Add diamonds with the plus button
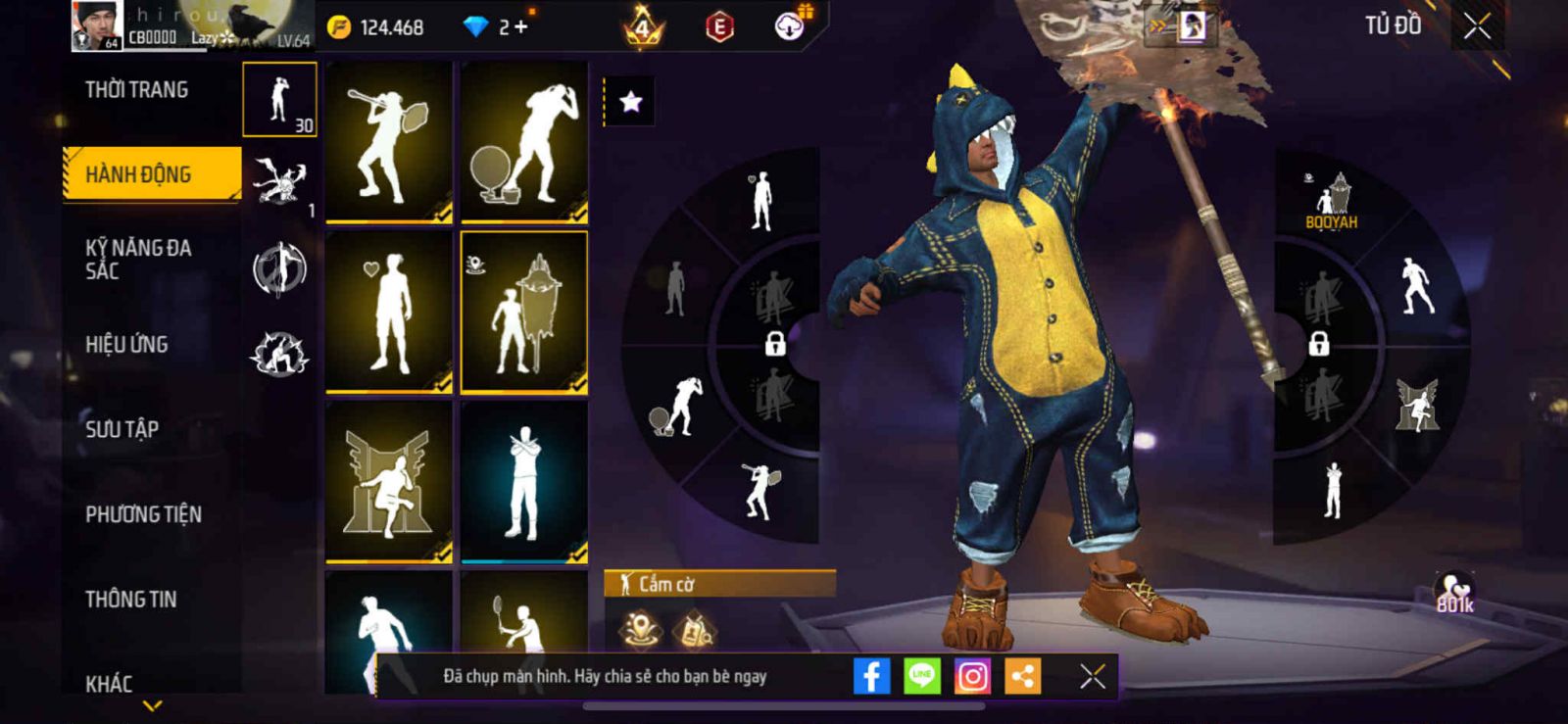This screenshot has height=724, width=1568. [521, 27]
